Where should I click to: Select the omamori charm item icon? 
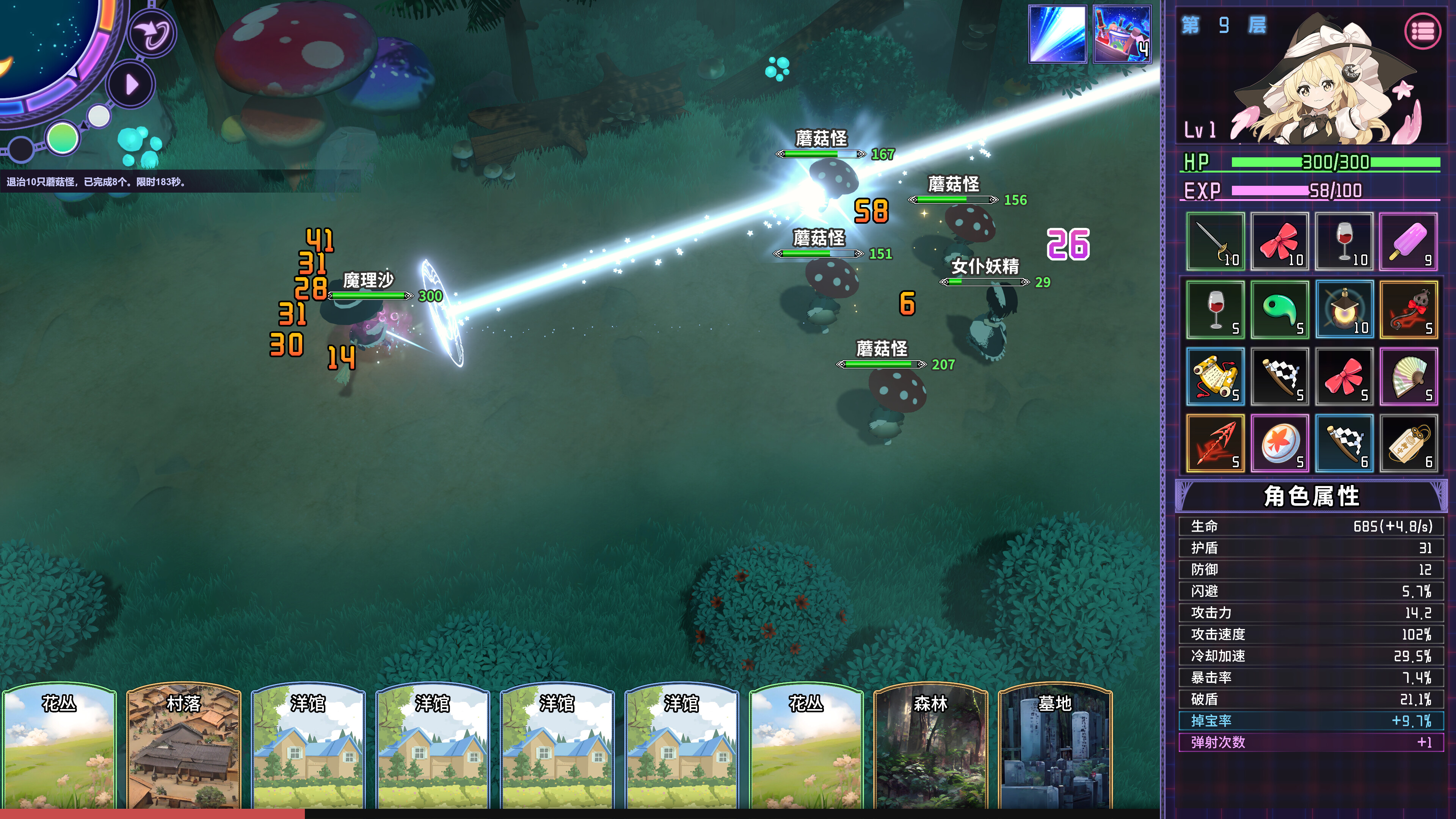(x=1409, y=443)
